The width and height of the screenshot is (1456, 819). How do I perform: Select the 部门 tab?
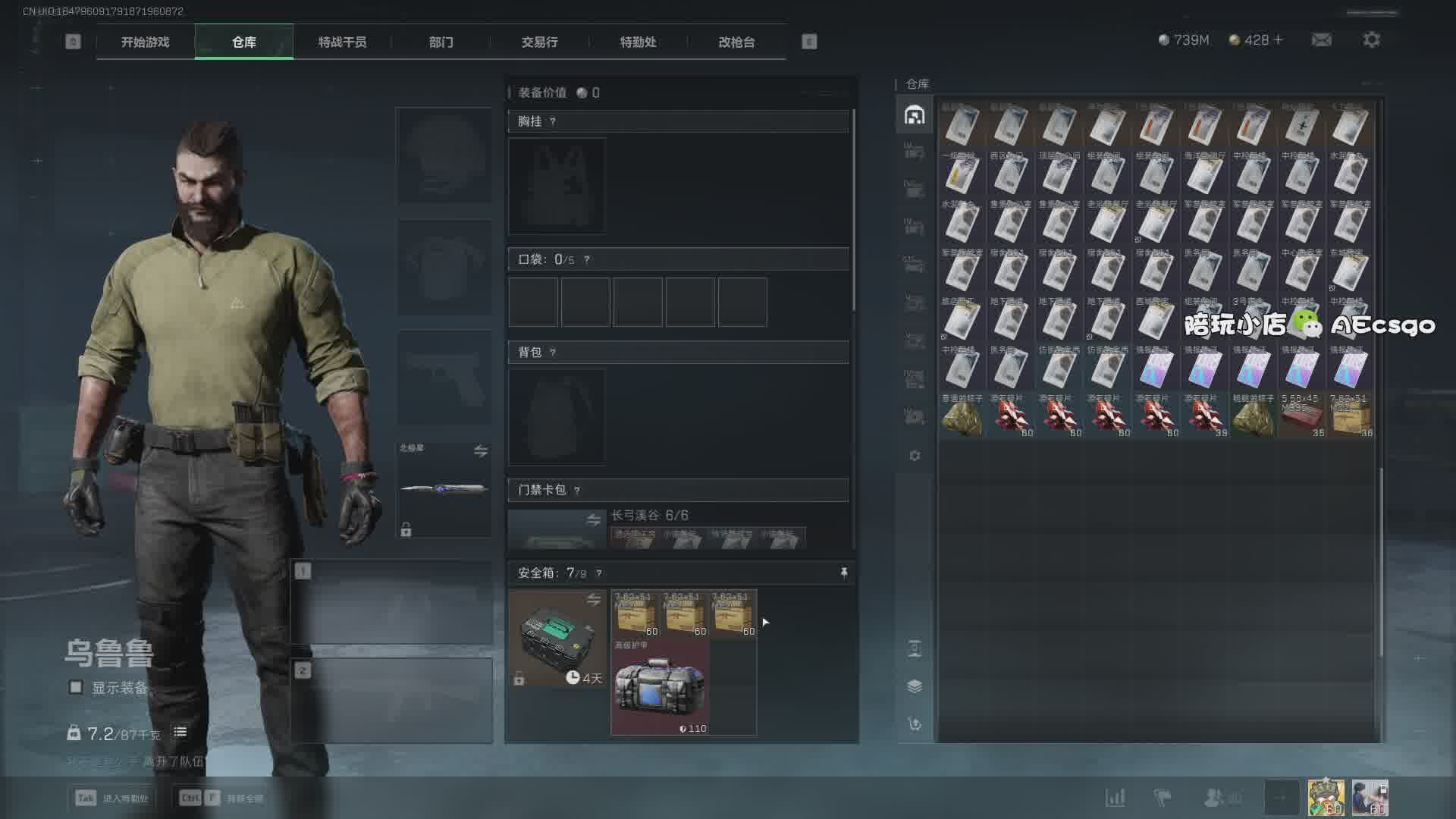coord(441,42)
